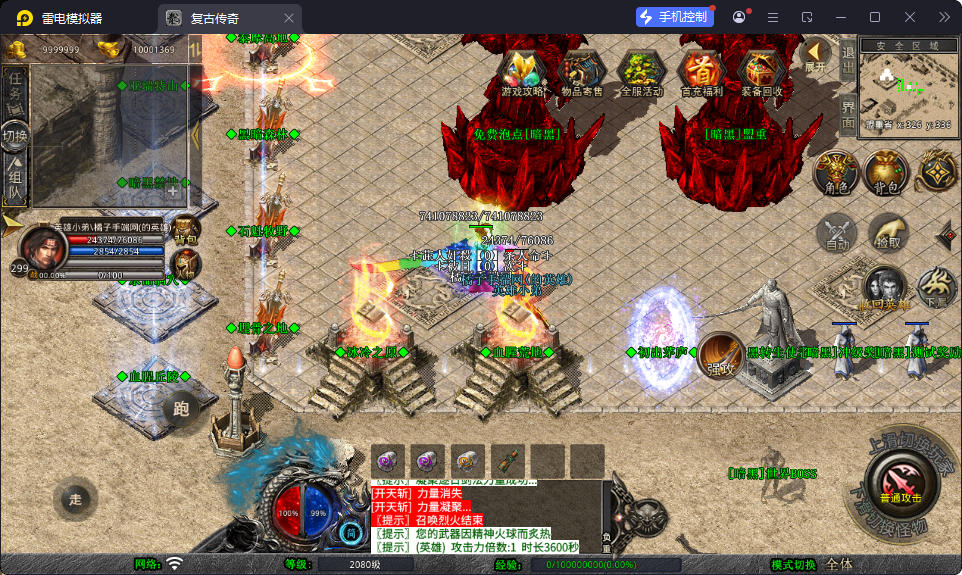Open the 物品寄售 consignment shop
The width and height of the screenshot is (962, 575).
point(582,72)
